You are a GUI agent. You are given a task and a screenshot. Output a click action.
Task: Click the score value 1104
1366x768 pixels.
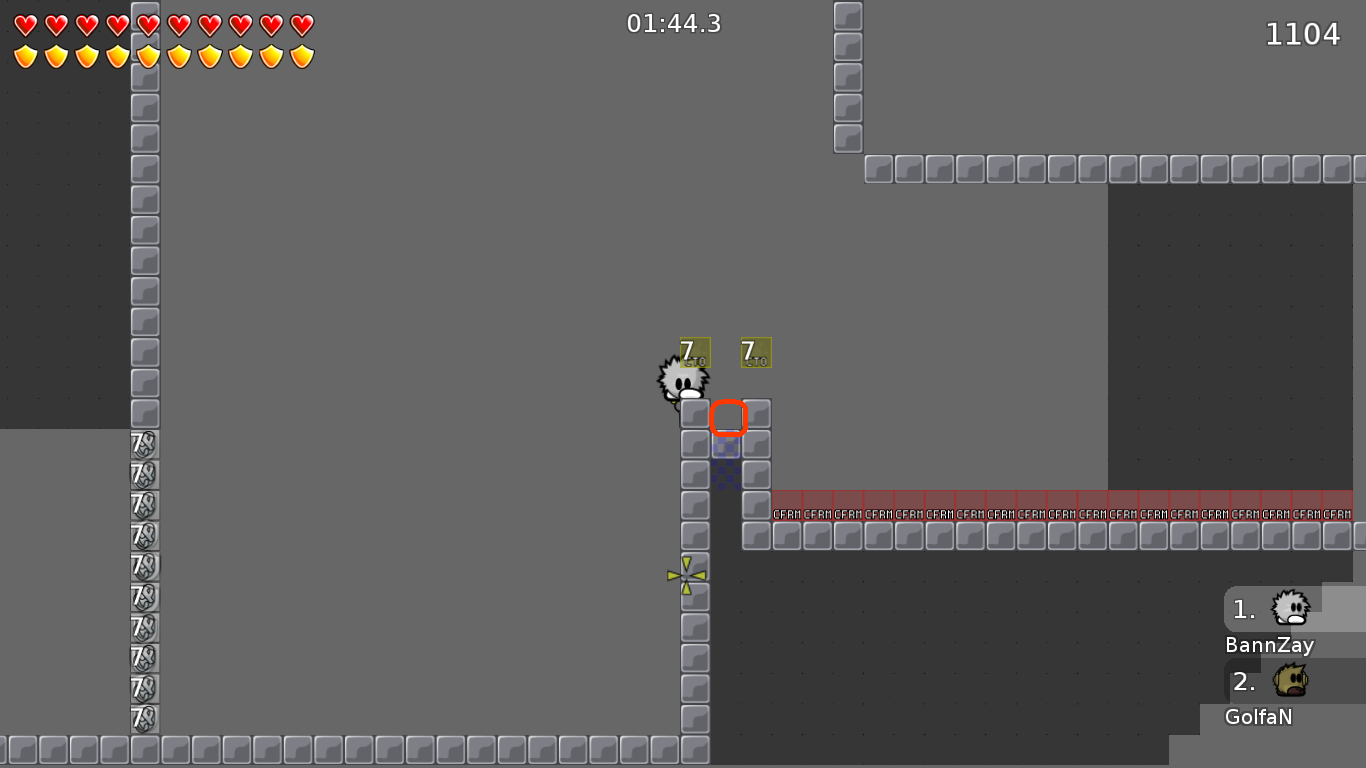click(1303, 33)
